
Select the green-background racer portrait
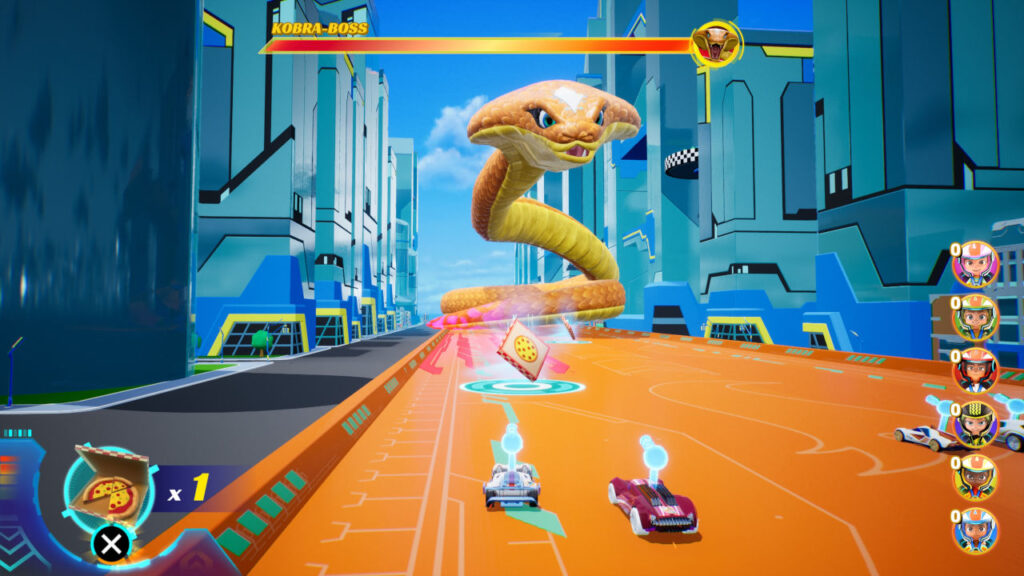point(974,318)
